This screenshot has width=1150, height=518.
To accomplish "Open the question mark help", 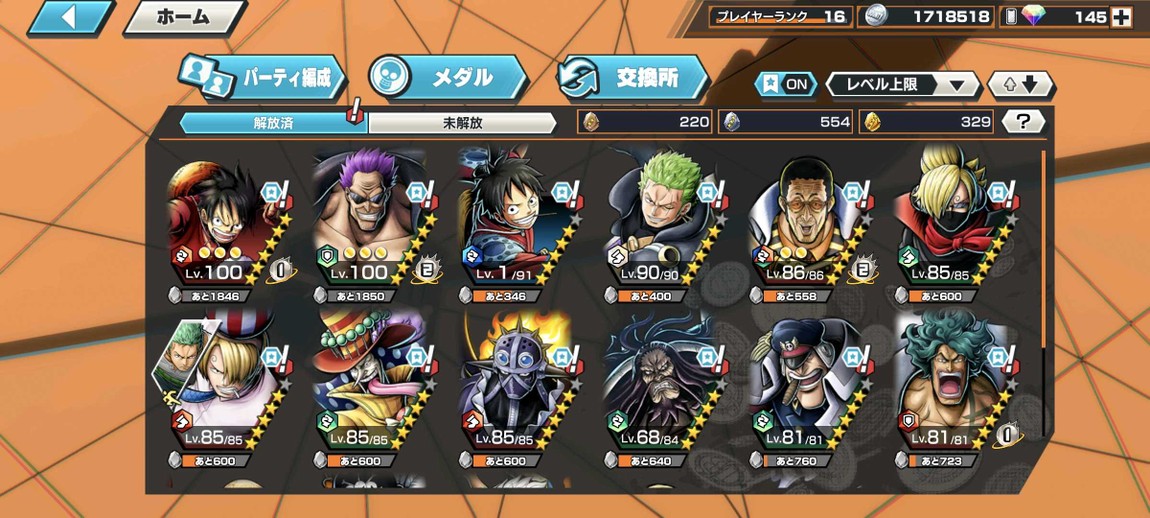I will tap(1022, 122).
